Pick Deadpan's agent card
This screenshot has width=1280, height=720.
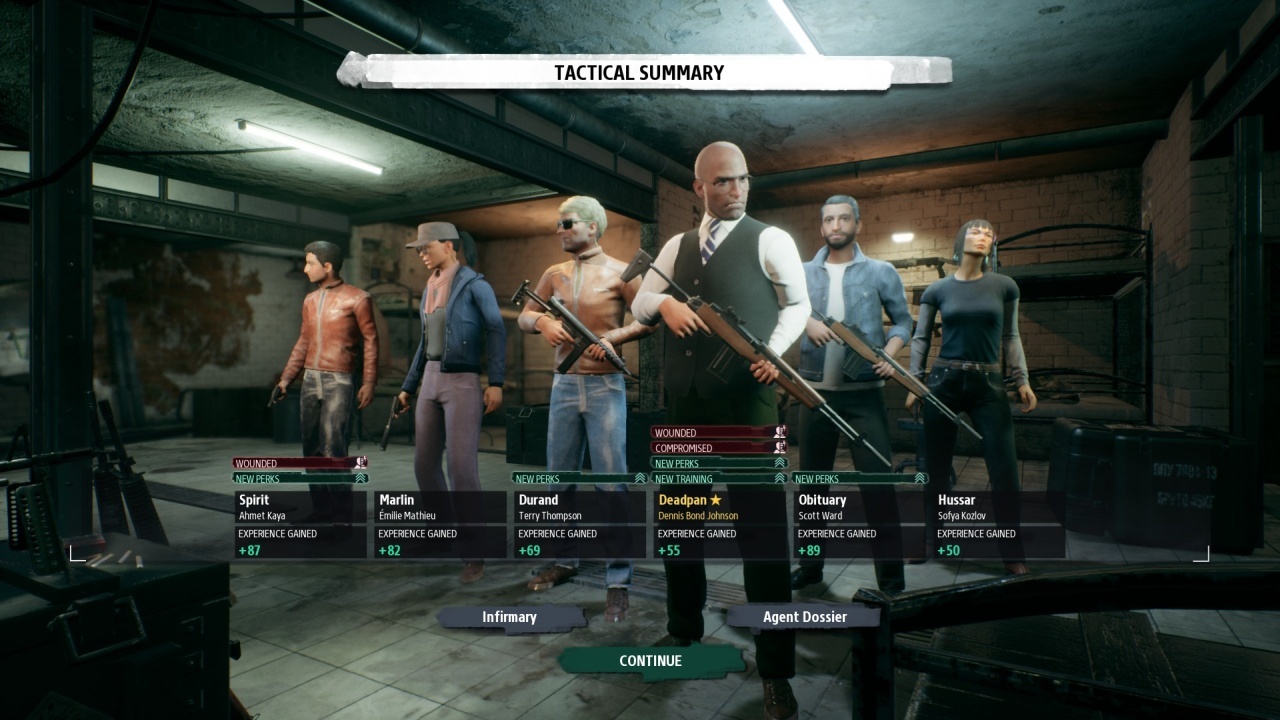coord(720,524)
